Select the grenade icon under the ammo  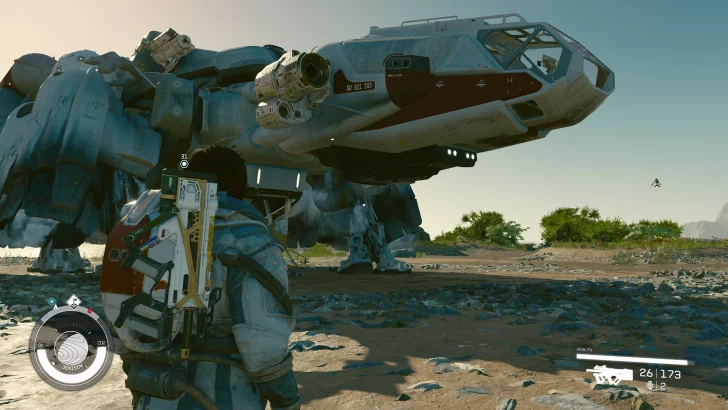(x=649, y=385)
